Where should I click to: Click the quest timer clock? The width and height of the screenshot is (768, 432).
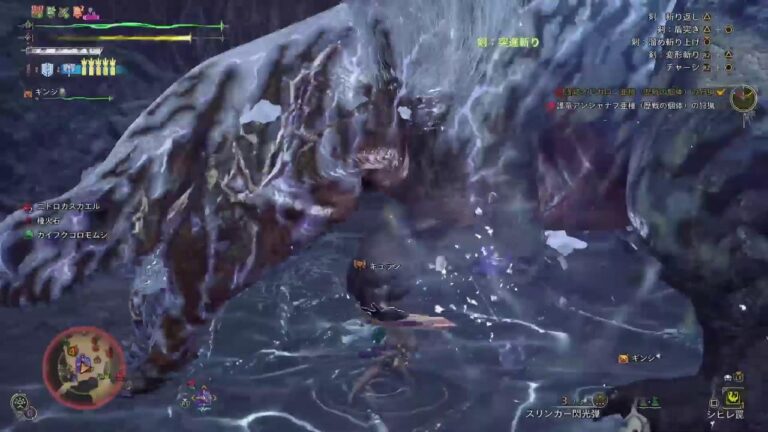[x=743, y=97]
